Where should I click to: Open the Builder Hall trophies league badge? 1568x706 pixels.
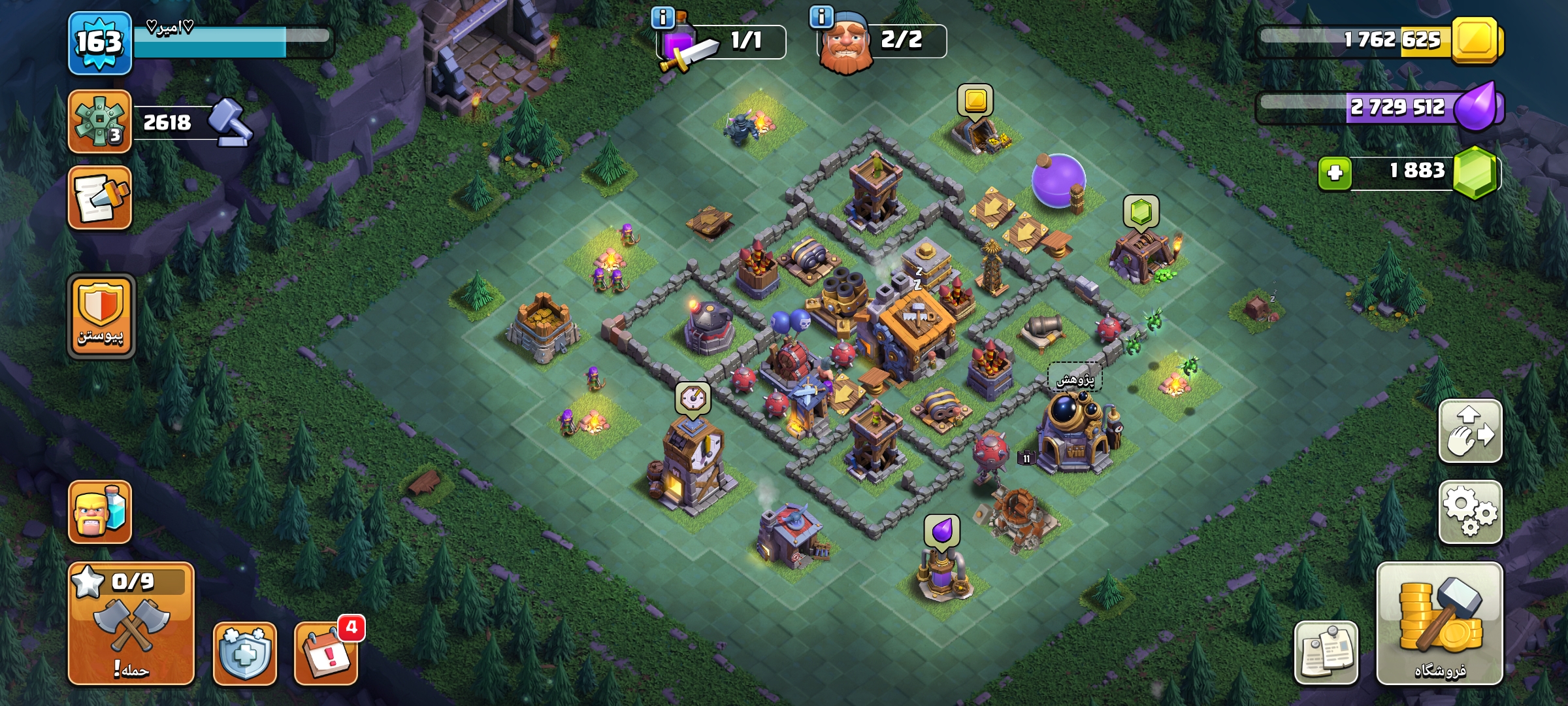[x=99, y=122]
